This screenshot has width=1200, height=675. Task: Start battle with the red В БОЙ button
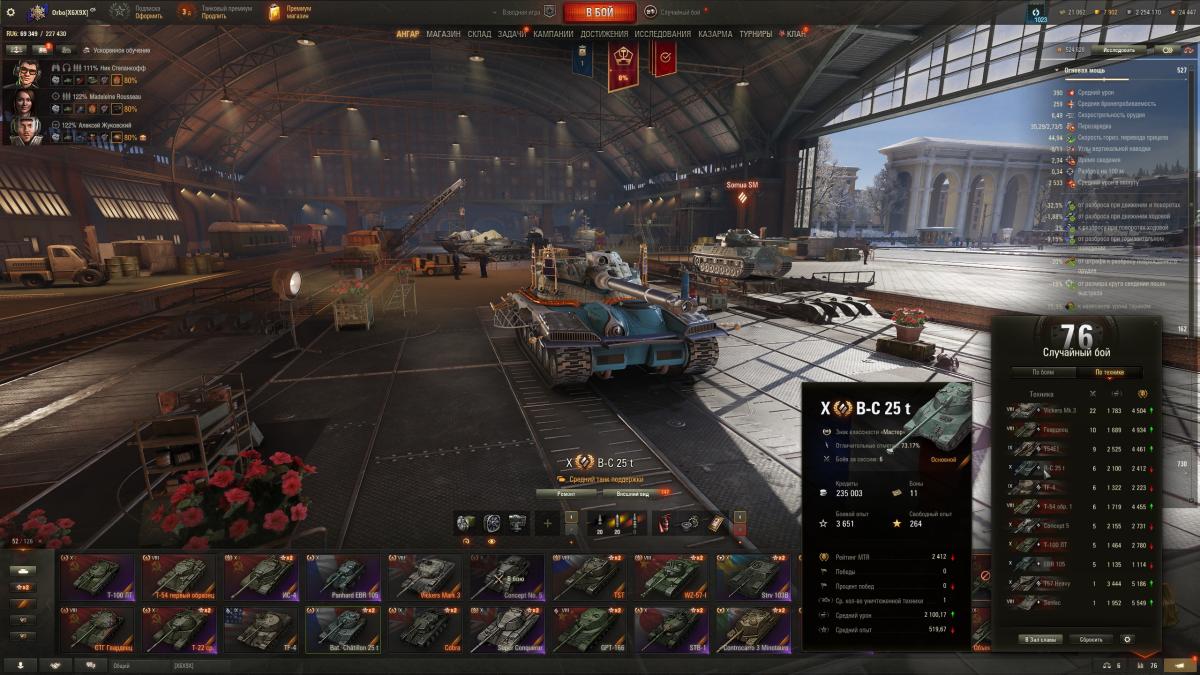[599, 12]
